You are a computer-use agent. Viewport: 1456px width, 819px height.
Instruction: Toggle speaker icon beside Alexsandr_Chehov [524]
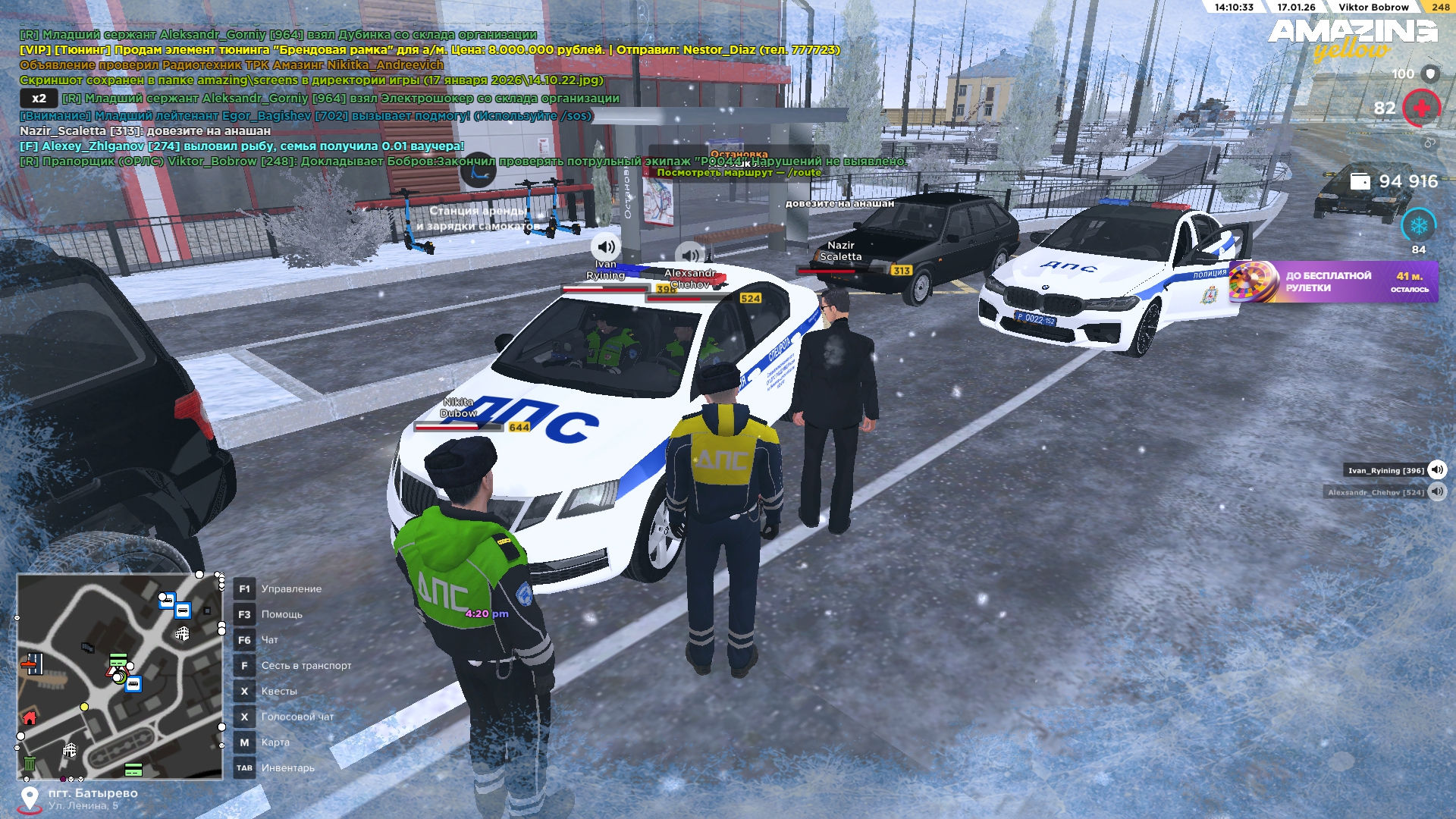click(1437, 492)
